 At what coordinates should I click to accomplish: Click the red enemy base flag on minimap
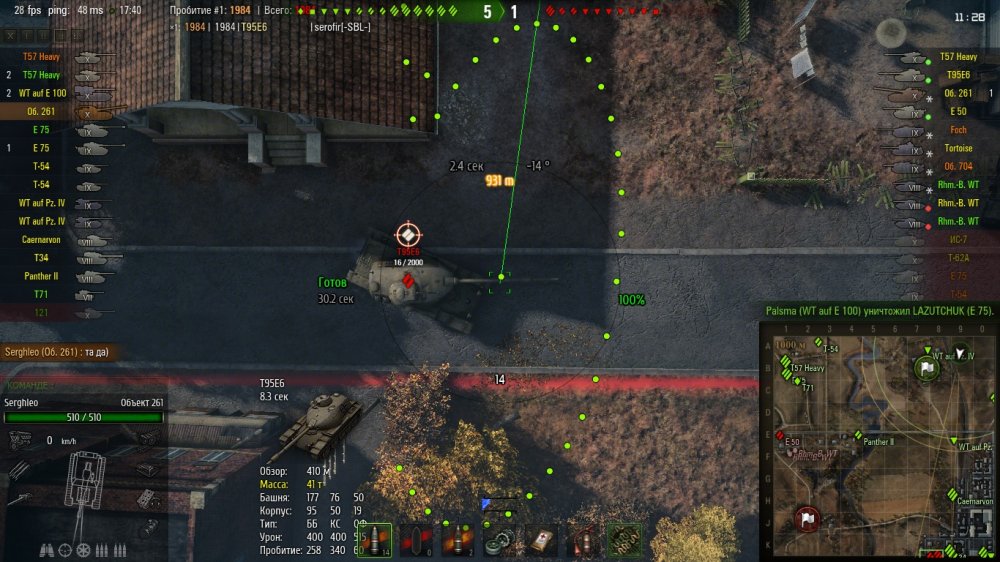[806, 519]
